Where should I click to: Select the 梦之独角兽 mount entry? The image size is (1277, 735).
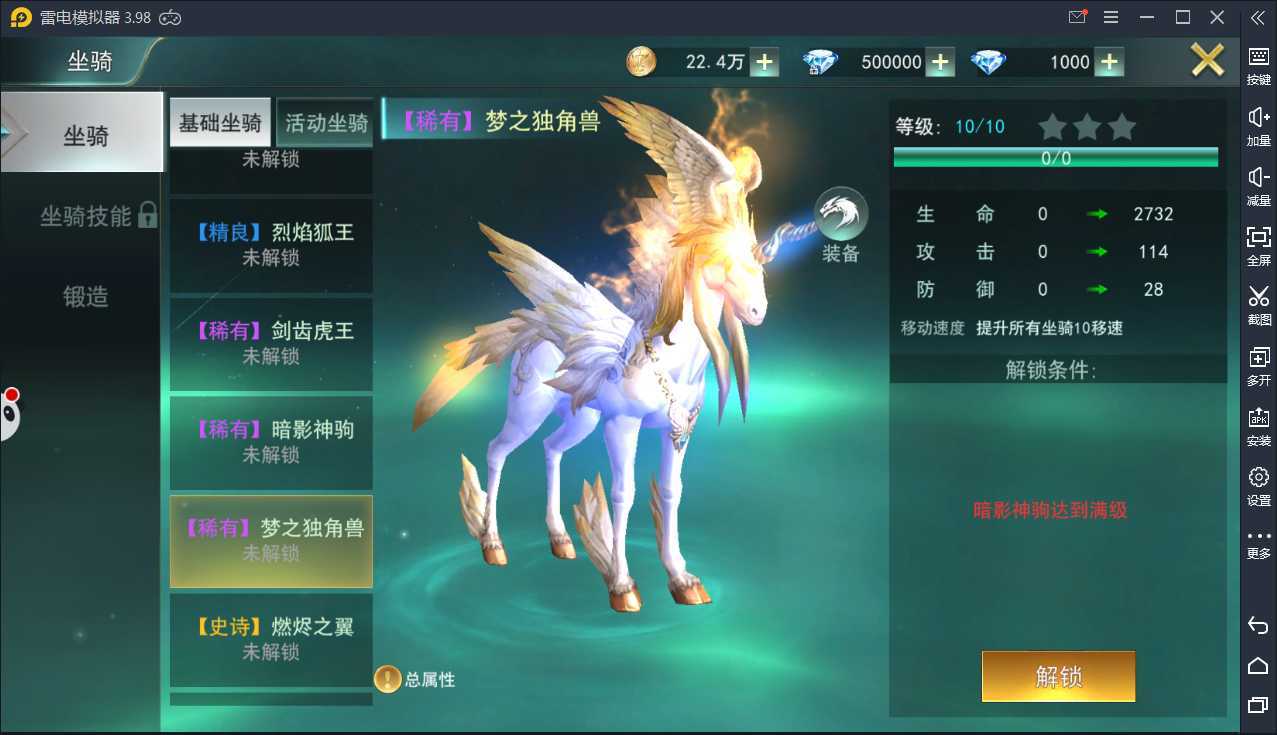click(x=271, y=540)
